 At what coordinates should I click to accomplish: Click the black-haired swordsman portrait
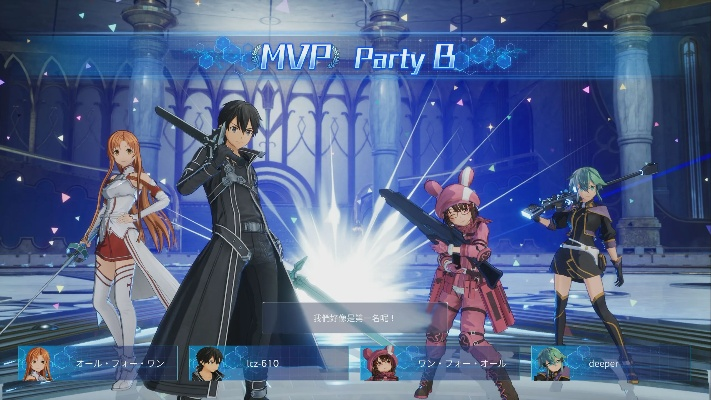click(x=207, y=364)
